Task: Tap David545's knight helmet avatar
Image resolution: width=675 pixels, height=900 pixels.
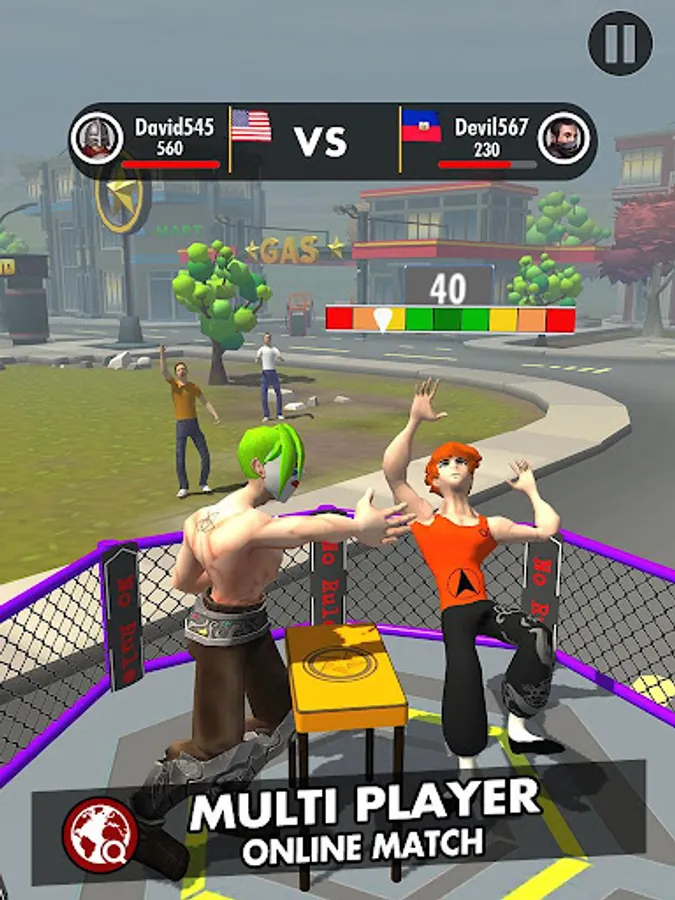Action: [x=96, y=138]
